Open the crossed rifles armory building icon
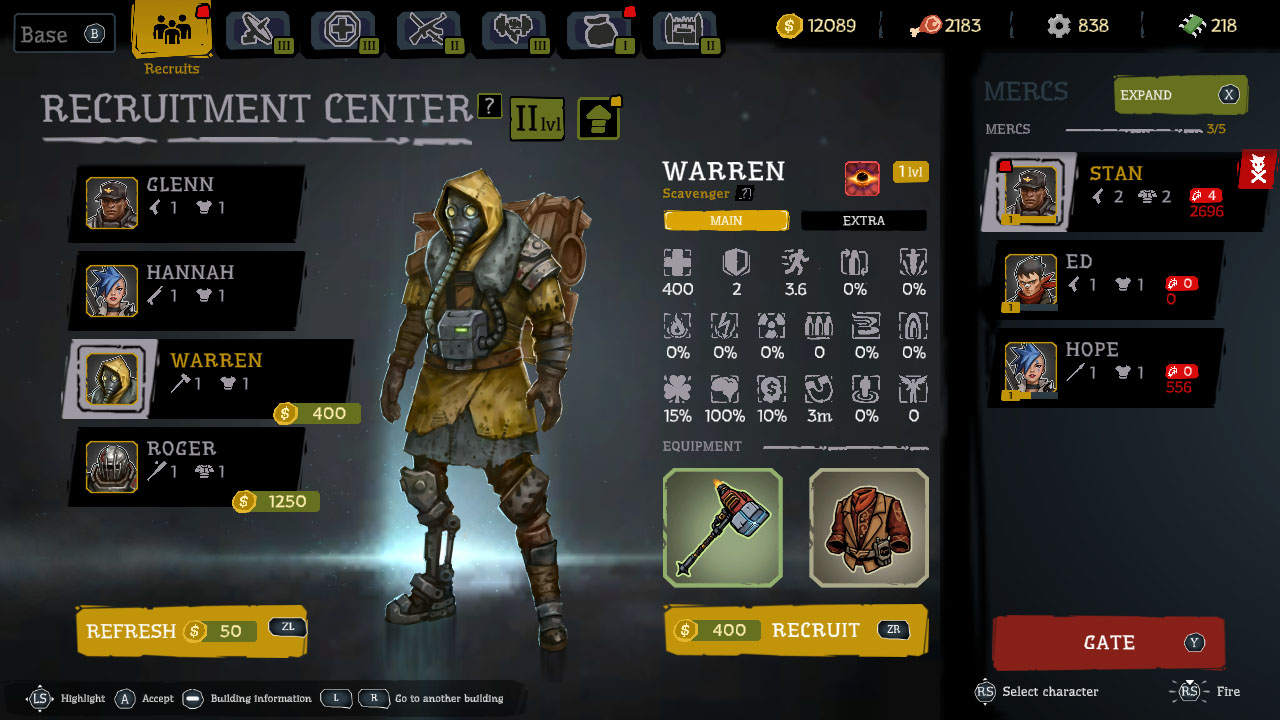The height and width of the screenshot is (720, 1280). (x=427, y=30)
